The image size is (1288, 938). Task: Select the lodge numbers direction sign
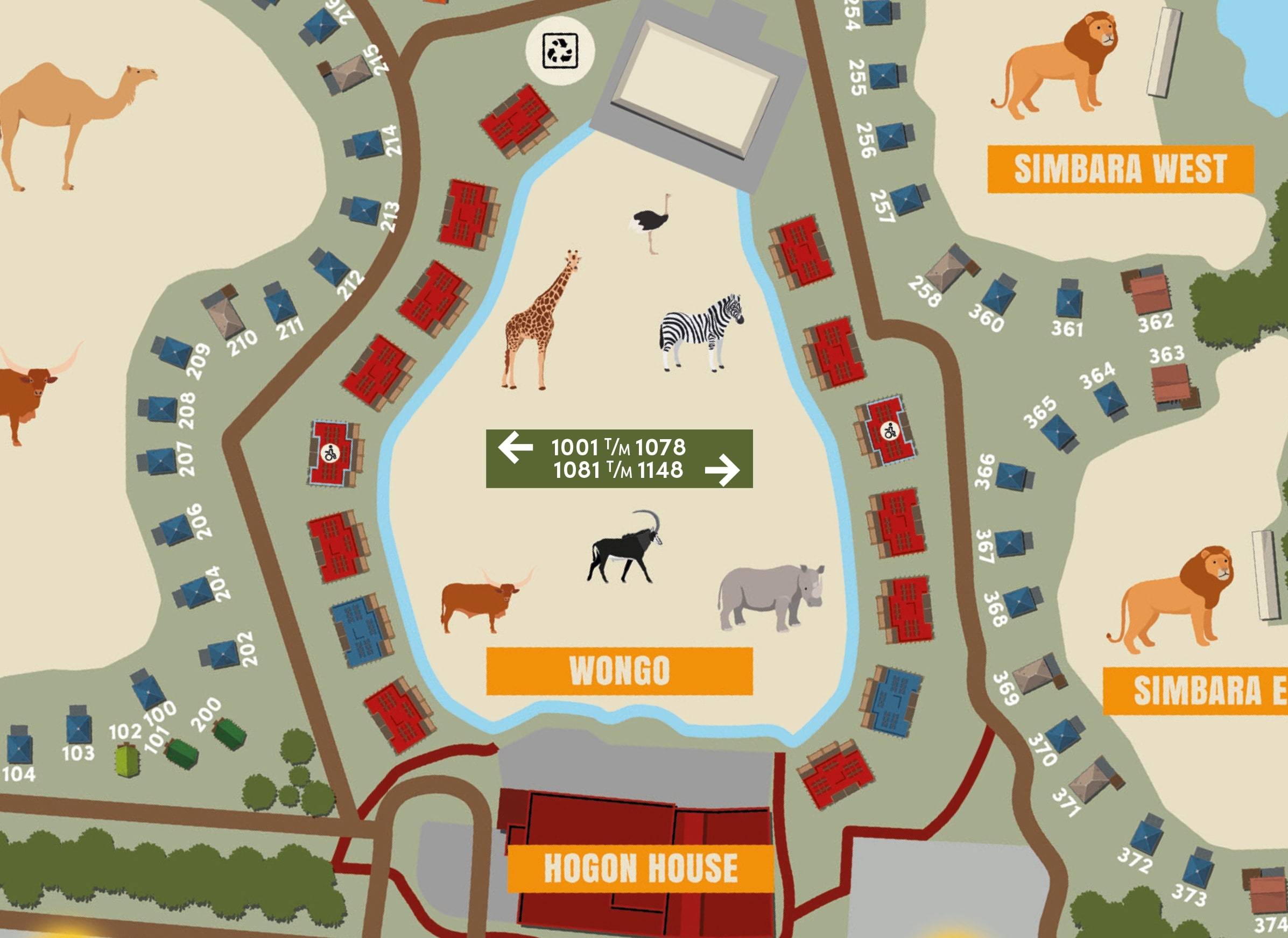pos(619,458)
